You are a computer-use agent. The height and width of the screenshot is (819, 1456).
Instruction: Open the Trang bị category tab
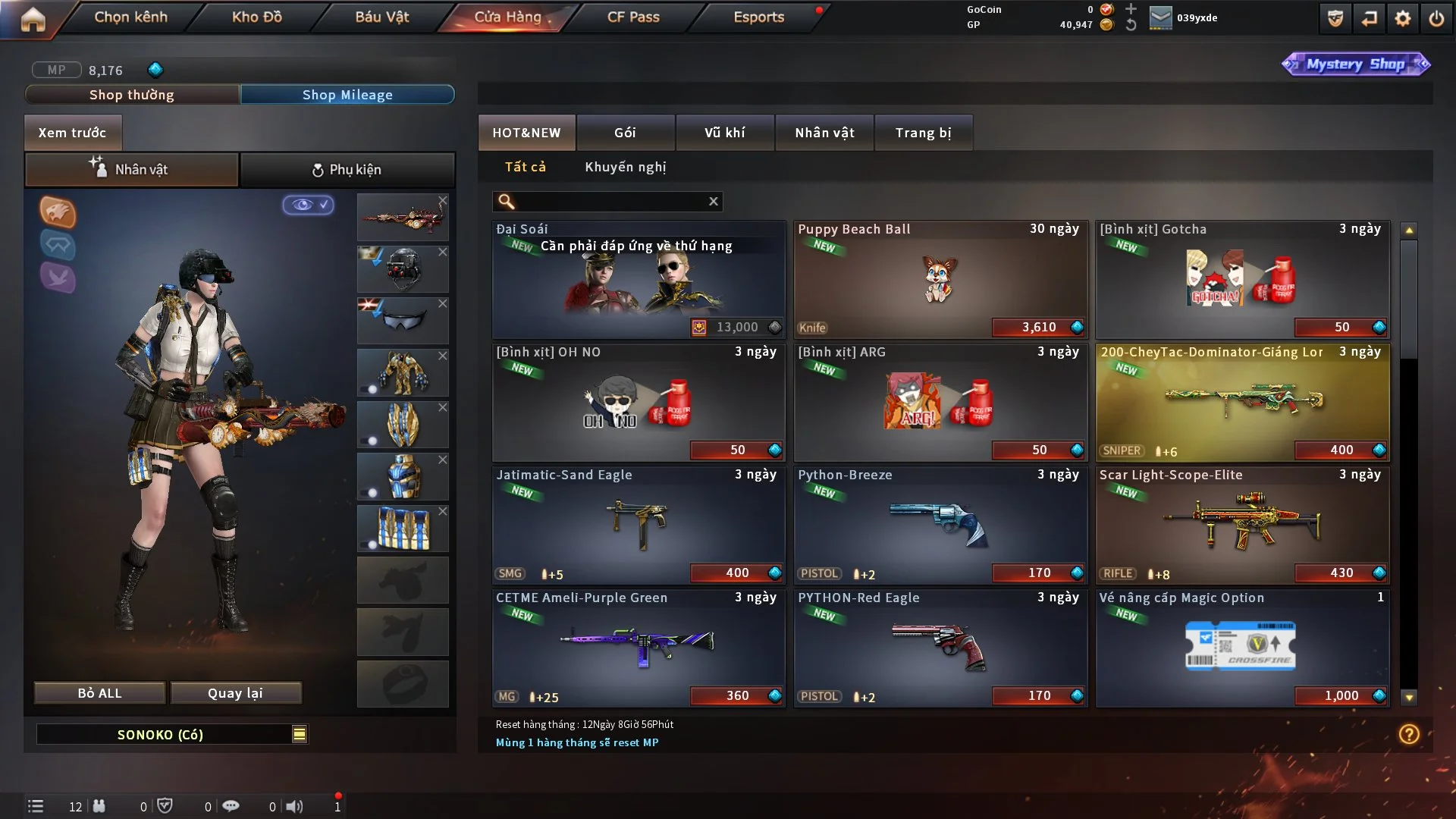pyautogui.click(x=923, y=133)
